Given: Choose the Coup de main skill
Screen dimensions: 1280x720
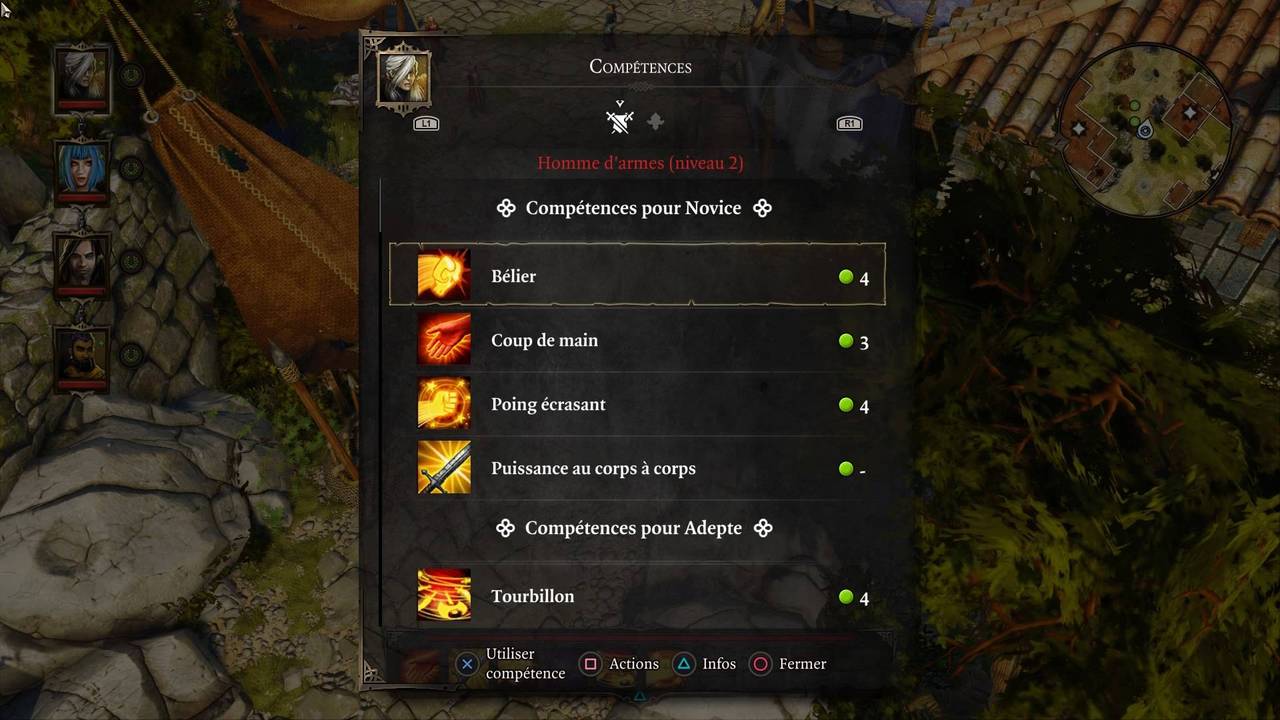Looking at the screenshot, I should click(637, 340).
